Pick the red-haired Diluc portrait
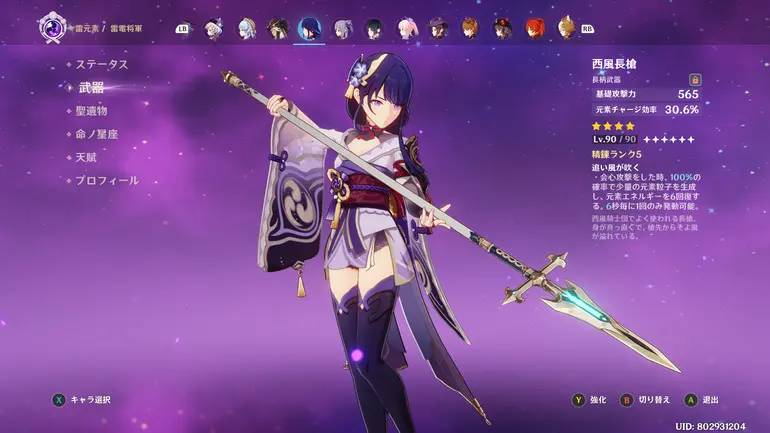This screenshot has height=433, width=770. point(535,28)
